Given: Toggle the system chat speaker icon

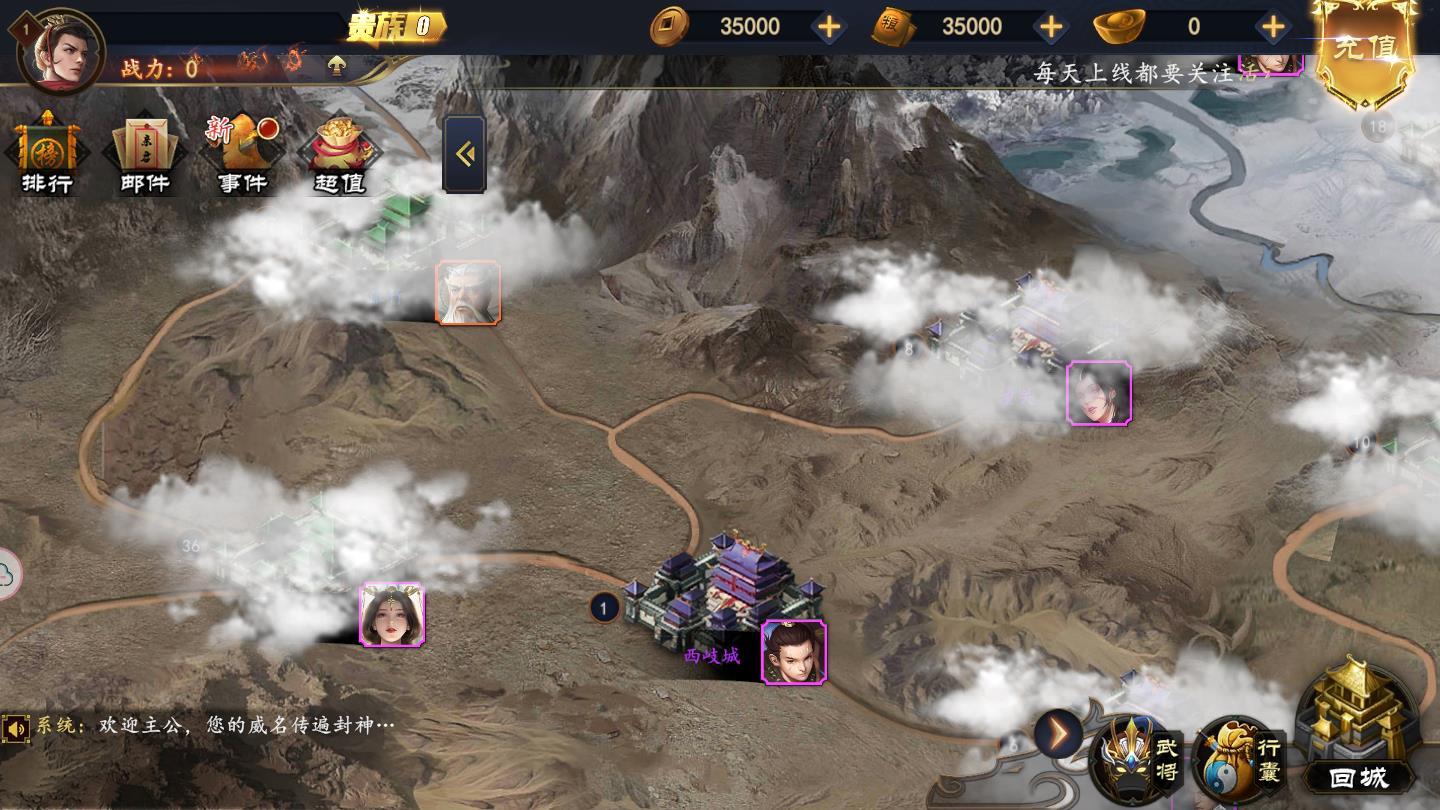Looking at the screenshot, I should tap(16, 728).
